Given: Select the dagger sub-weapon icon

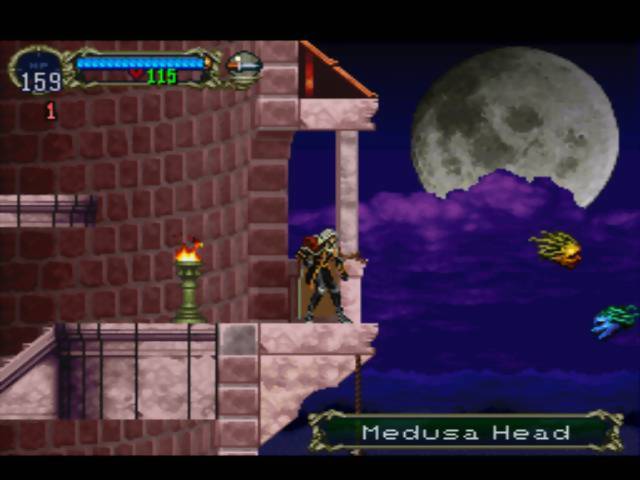Looking at the screenshot, I should [244, 66].
